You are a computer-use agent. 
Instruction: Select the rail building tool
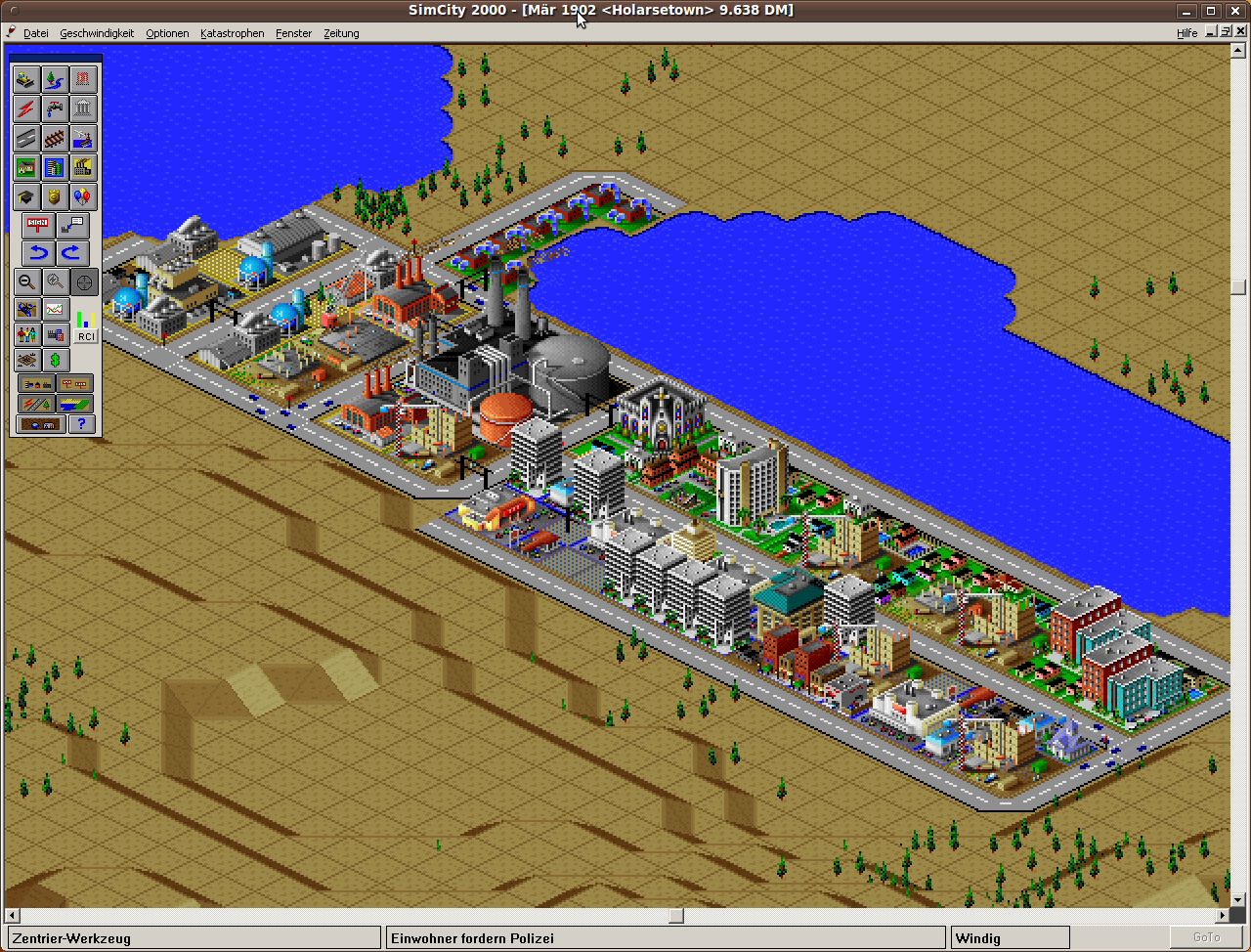(56, 139)
